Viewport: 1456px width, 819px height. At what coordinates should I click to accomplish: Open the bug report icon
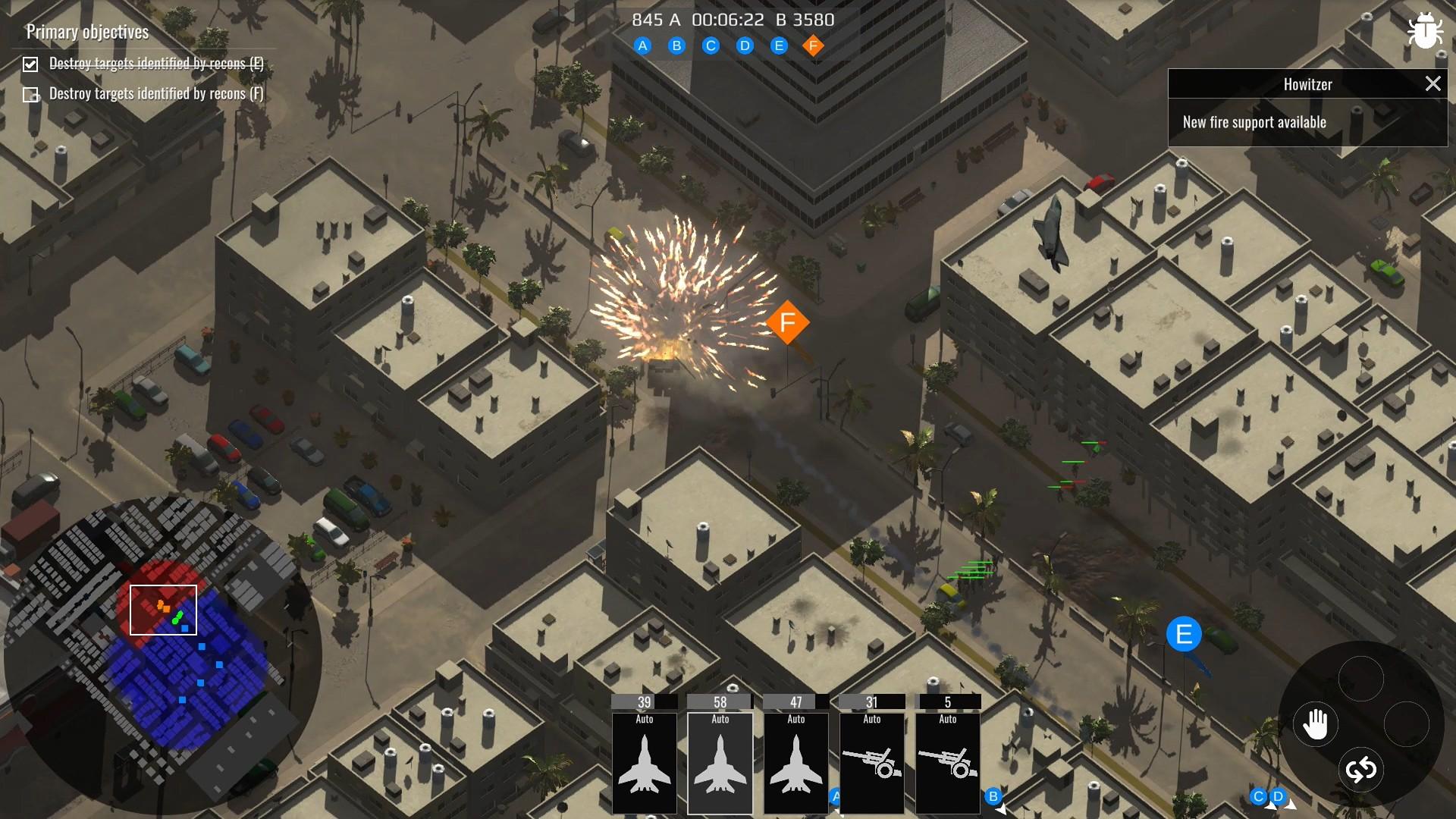[1424, 32]
